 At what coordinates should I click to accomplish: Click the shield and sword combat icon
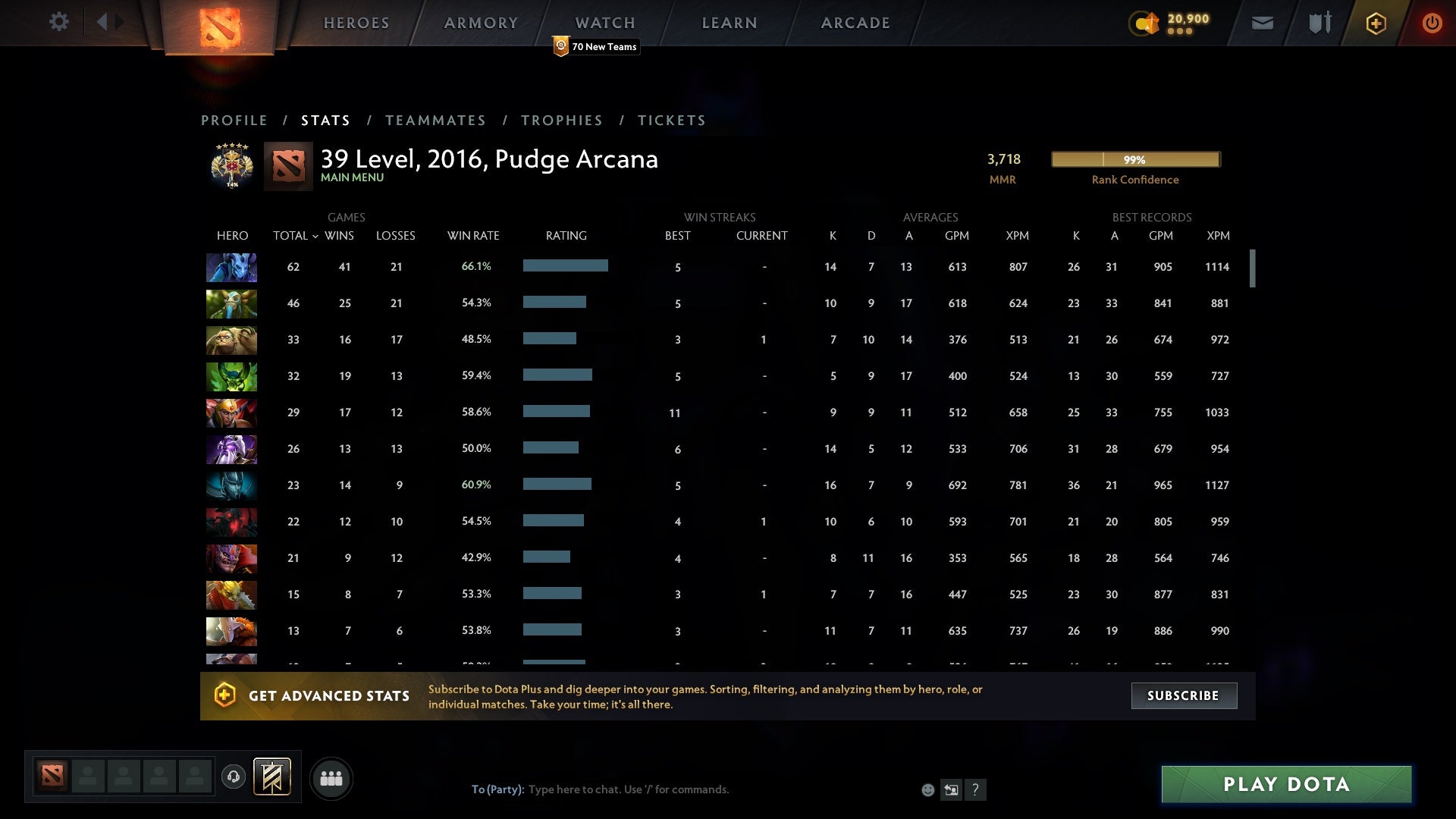1319,23
